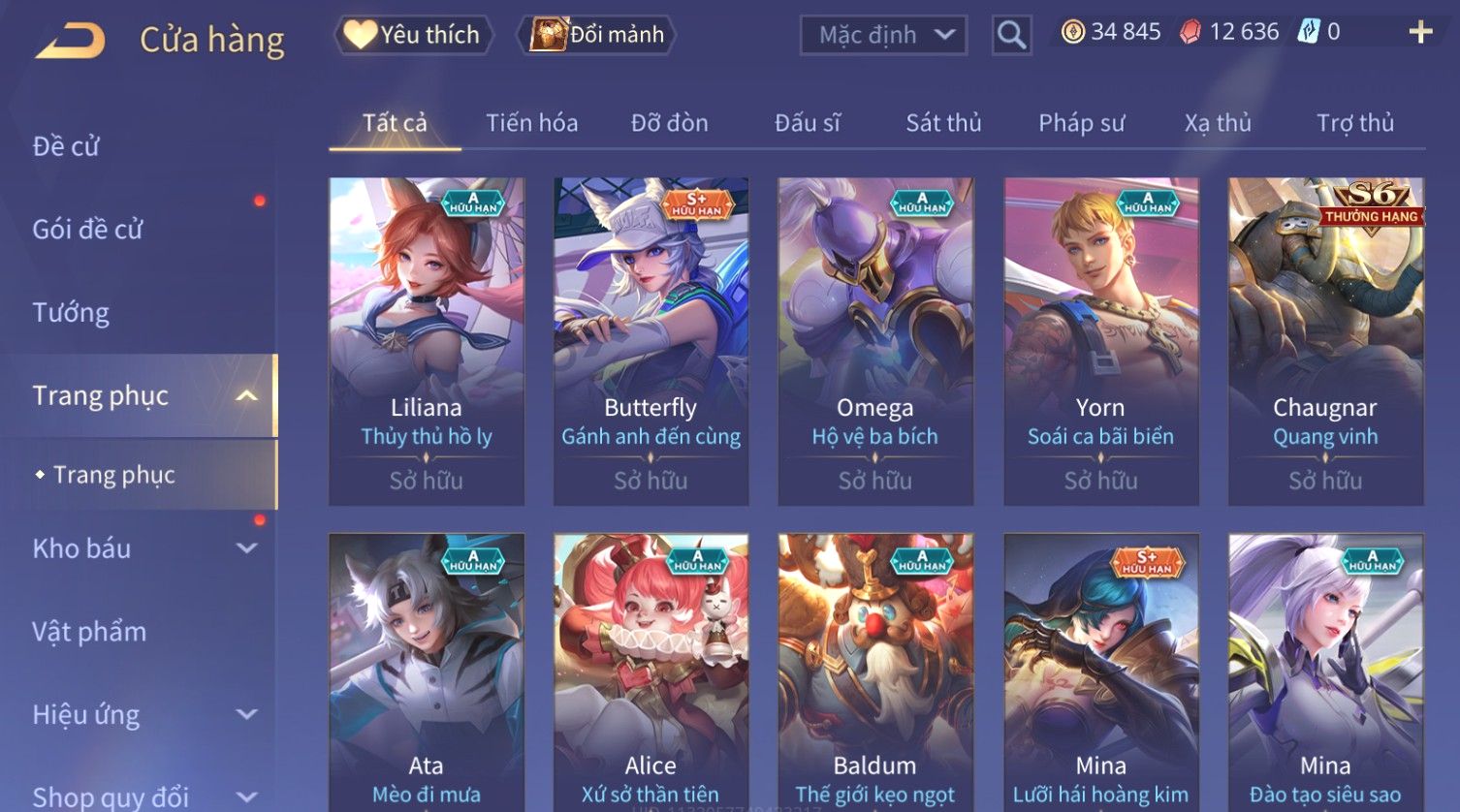This screenshot has height=812, width=1460.
Task: Add currency with the plus button
Action: tap(1420, 32)
